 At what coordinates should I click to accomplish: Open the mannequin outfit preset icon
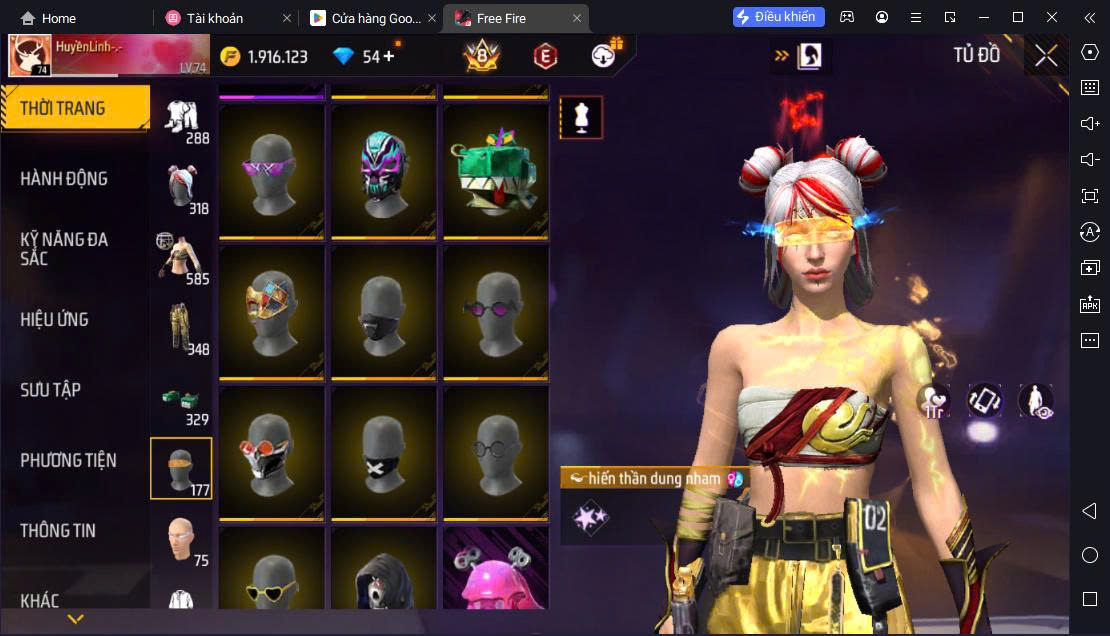click(x=581, y=118)
